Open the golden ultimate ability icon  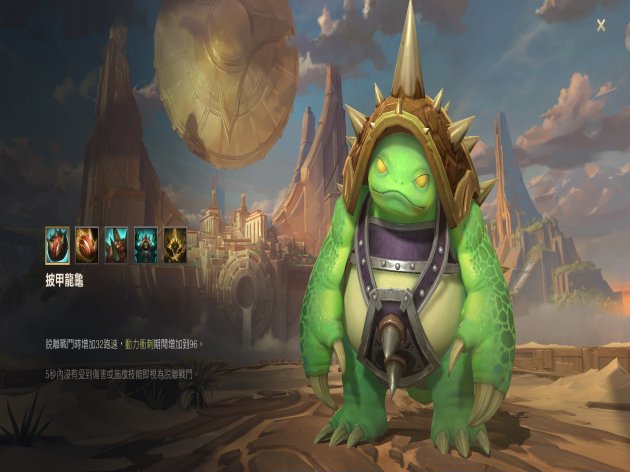pyautogui.click(x=175, y=243)
